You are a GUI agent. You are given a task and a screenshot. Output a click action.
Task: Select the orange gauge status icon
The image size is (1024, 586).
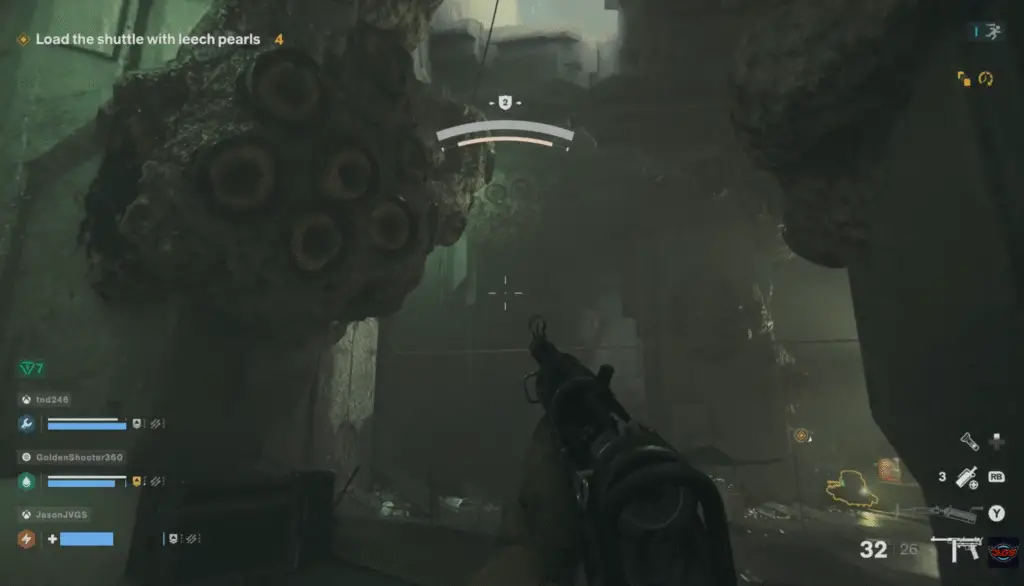point(985,77)
